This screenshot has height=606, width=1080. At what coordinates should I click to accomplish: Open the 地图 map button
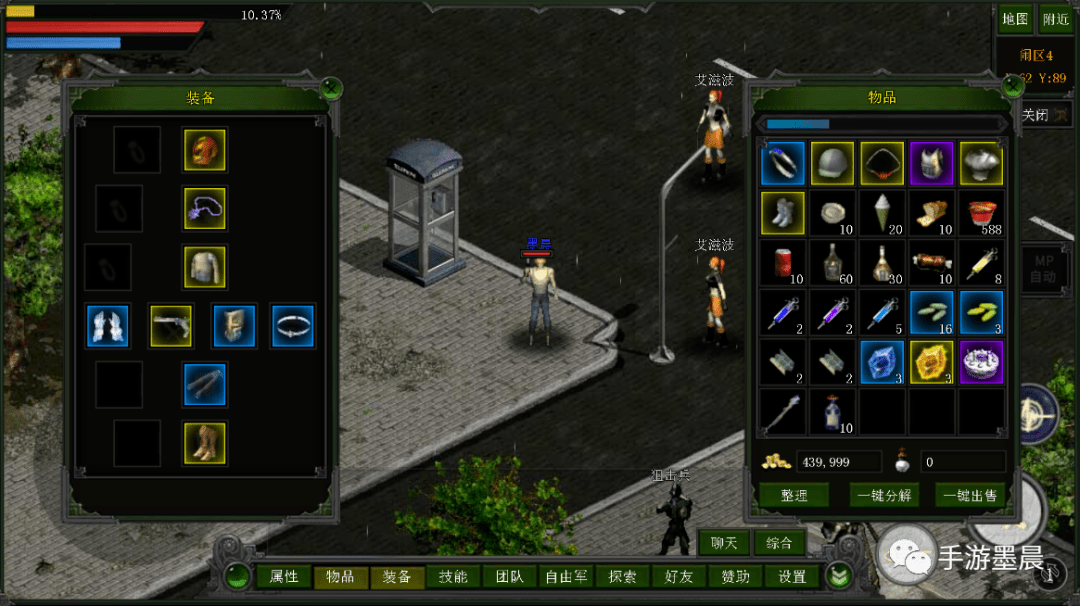click(1015, 19)
